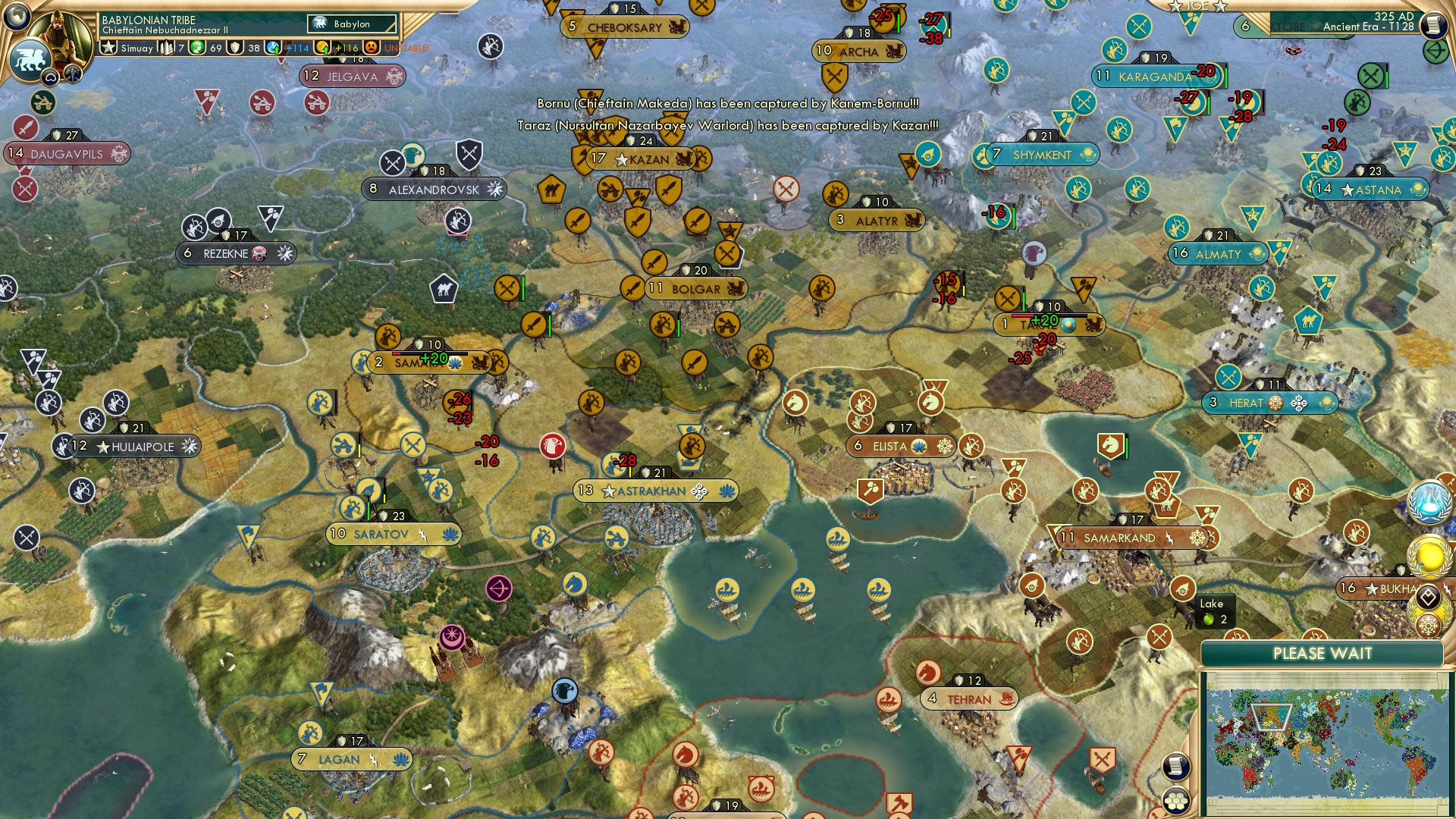The height and width of the screenshot is (819, 1456).
Task: Click the unhappy face icon next to UNSTABLE
Action: coord(372,47)
